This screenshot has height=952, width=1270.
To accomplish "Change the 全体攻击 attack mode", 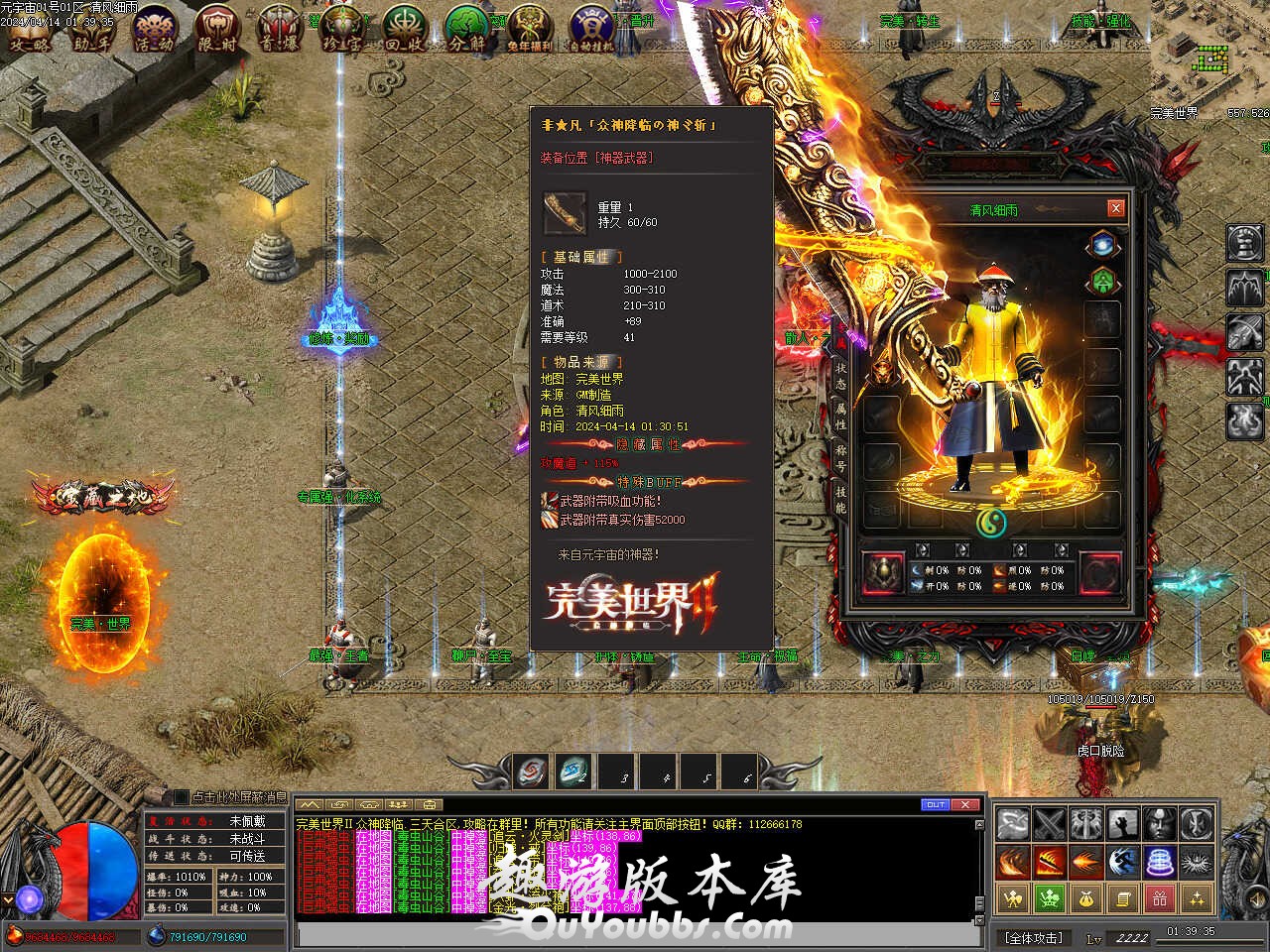I will pos(1034,937).
